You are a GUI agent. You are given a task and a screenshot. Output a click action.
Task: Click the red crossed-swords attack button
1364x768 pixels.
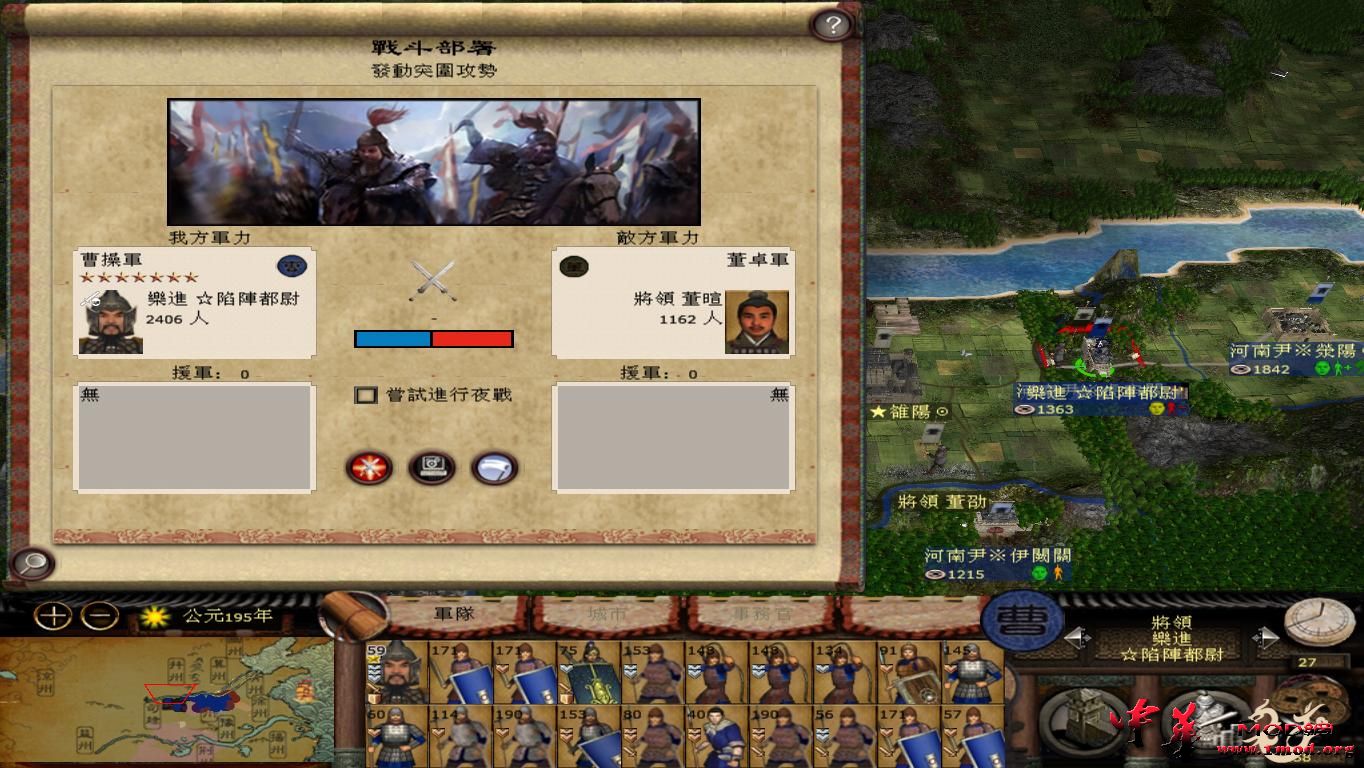tap(370, 468)
